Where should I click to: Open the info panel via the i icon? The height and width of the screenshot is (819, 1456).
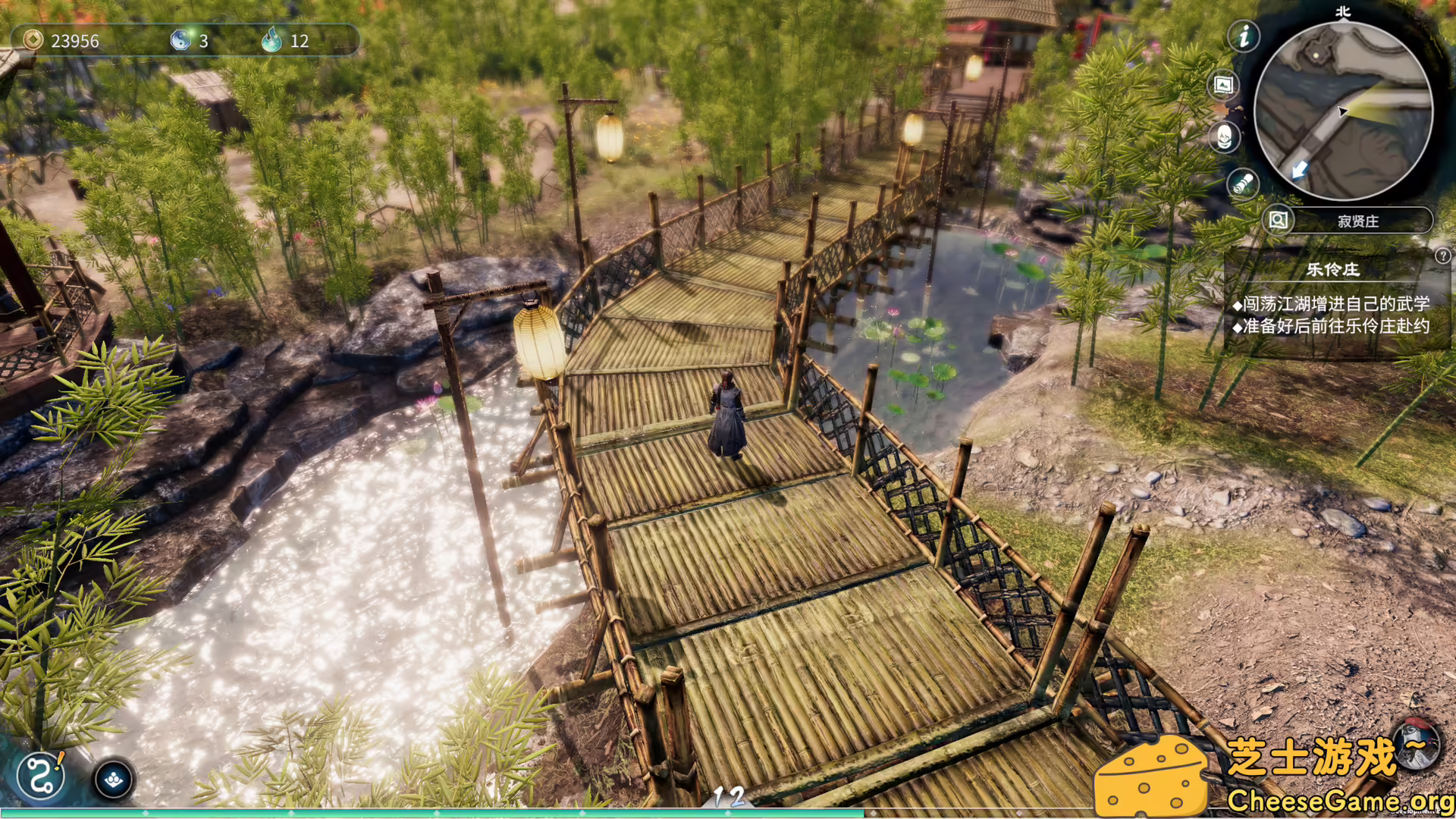coord(1244,37)
